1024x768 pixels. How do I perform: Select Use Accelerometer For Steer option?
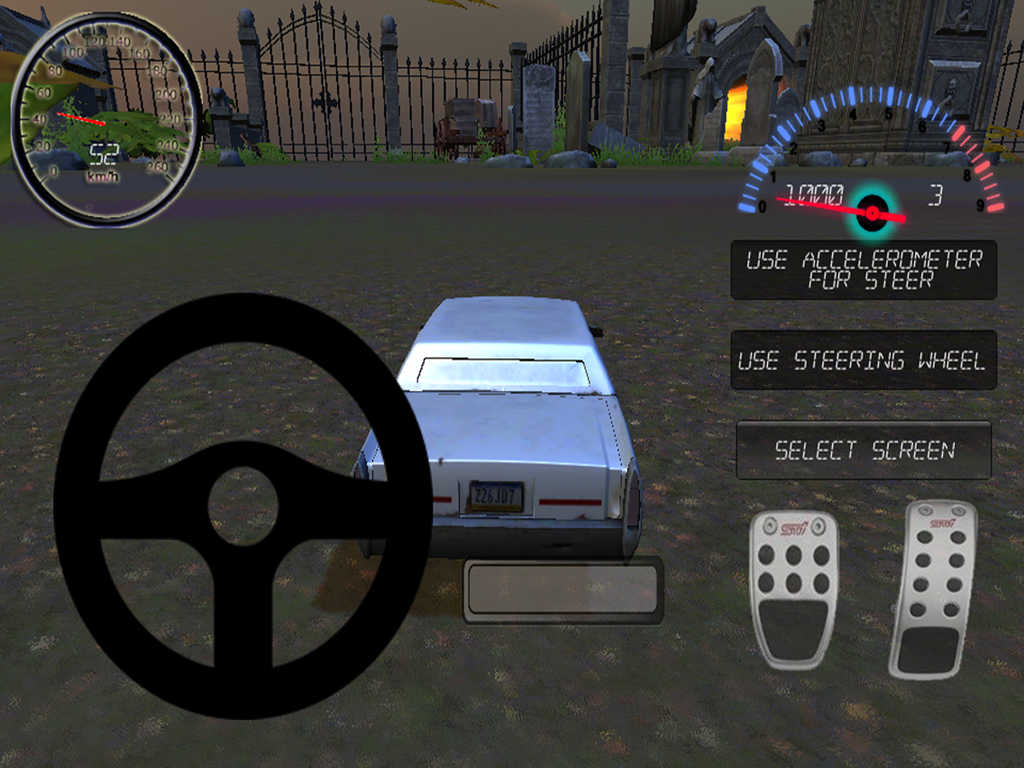click(x=863, y=270)
